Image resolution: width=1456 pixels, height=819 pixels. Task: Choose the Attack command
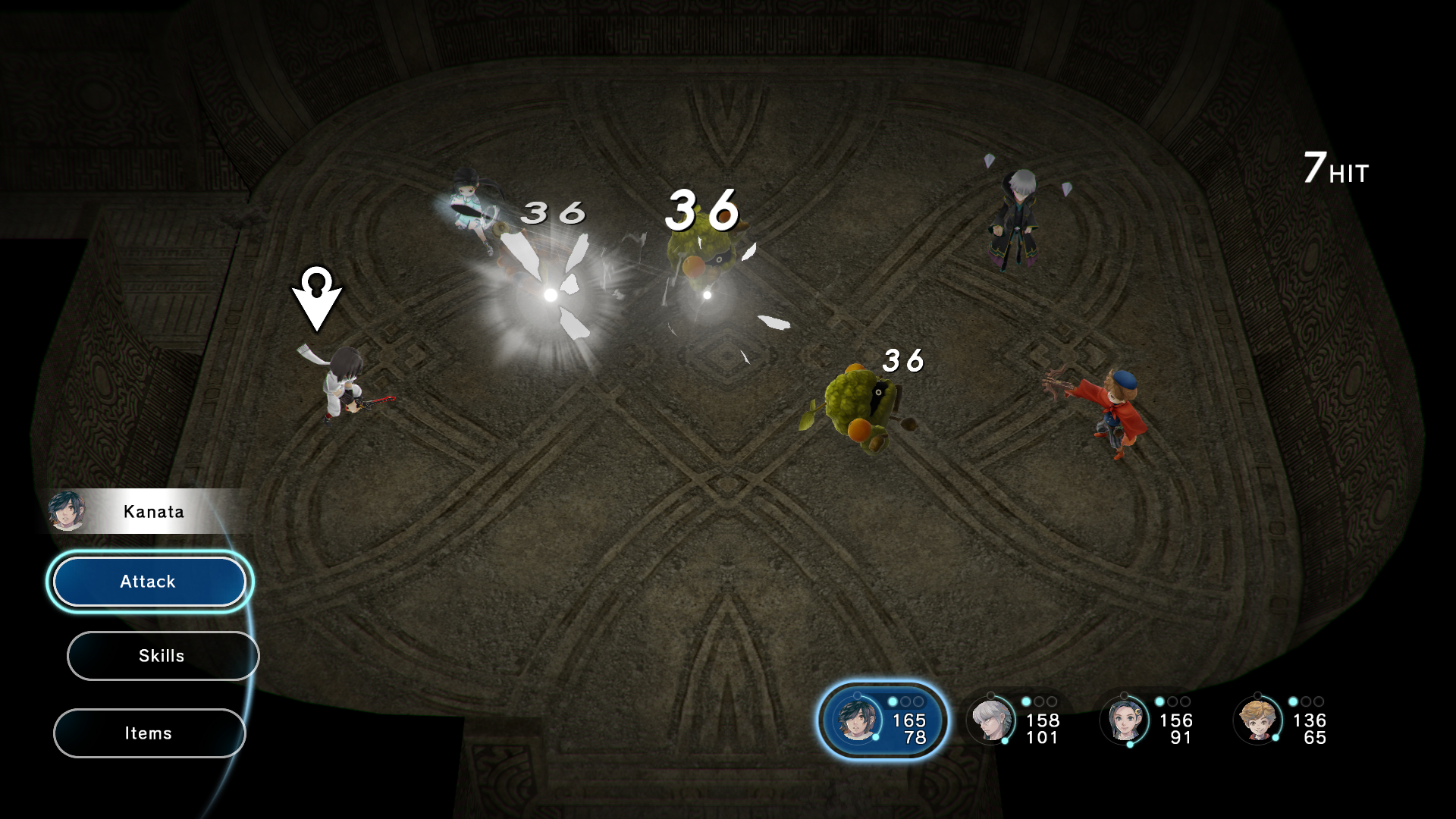point(149,582)
